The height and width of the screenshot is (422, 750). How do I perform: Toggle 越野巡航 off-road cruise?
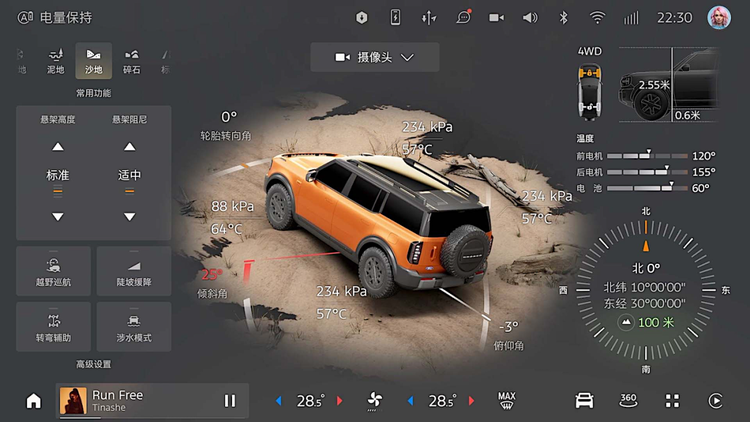coord(54,271)
